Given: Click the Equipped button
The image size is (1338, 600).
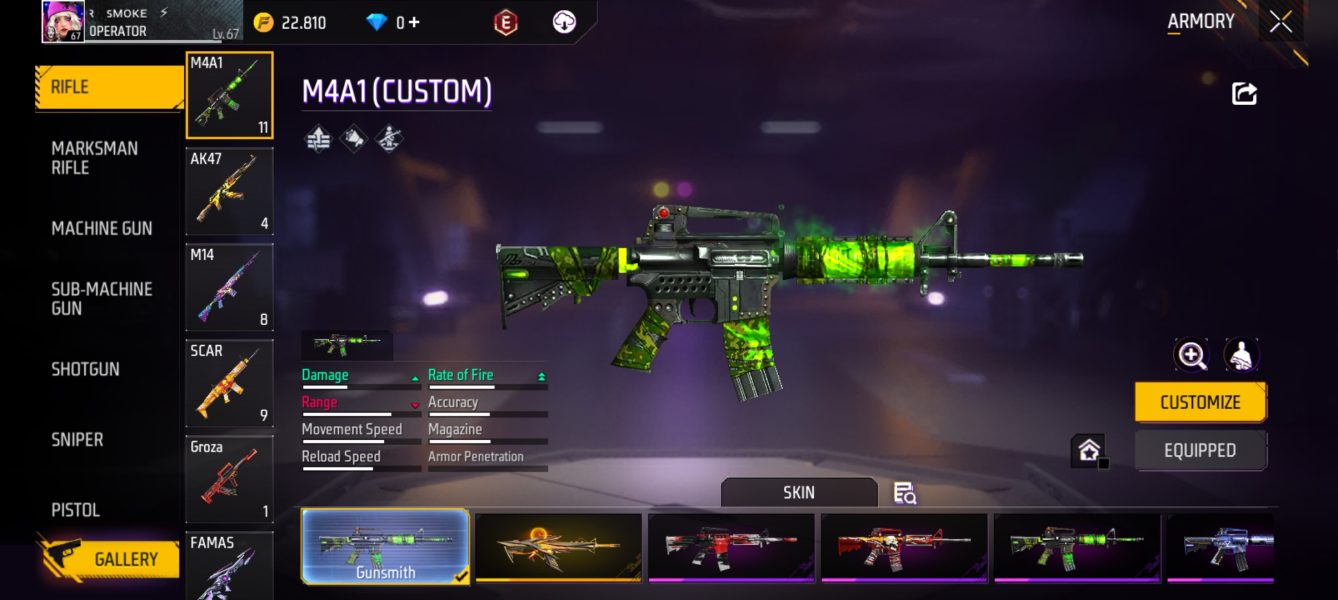Looking at the screenshot, I should point(1200,450).
